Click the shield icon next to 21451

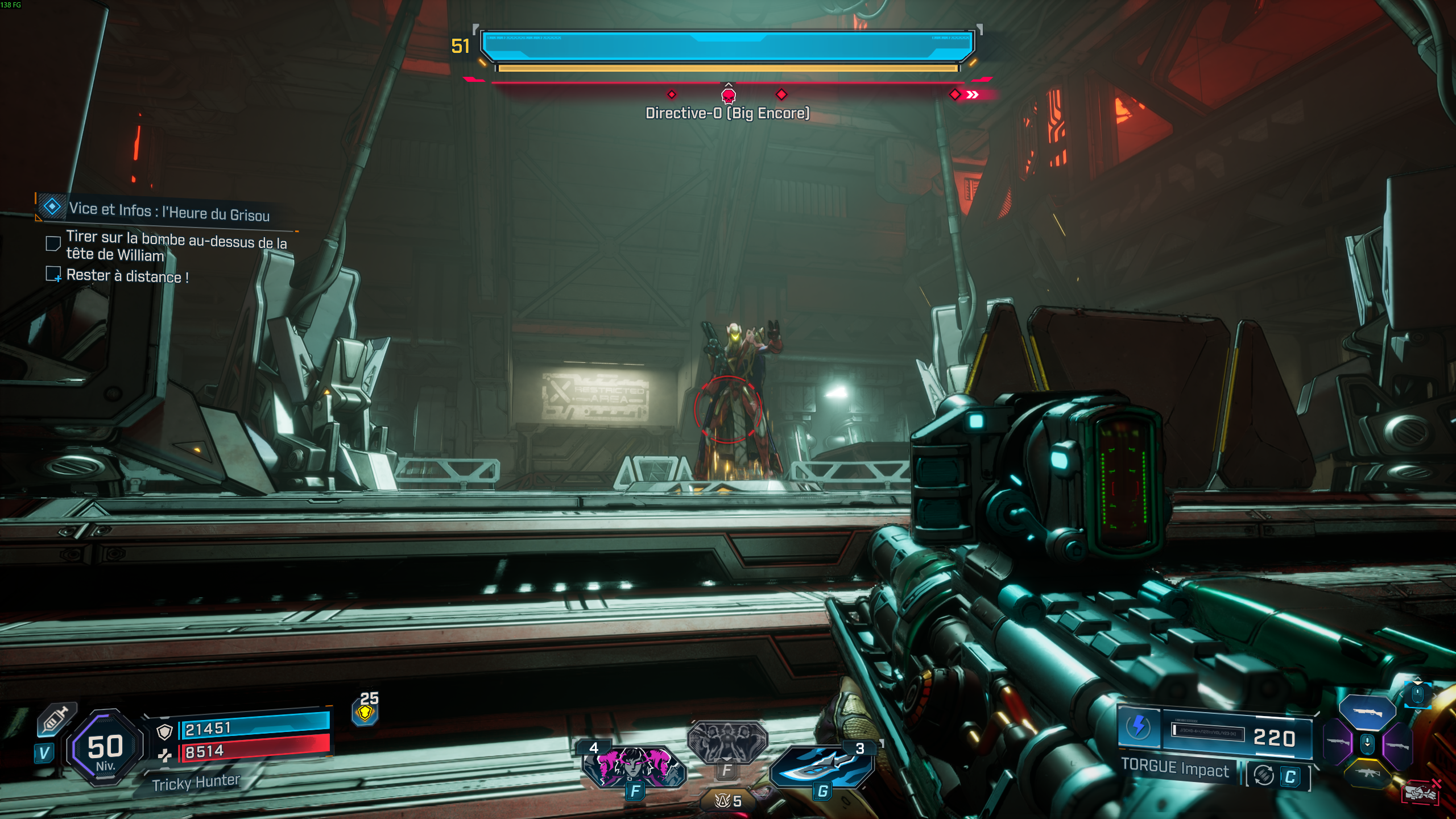[164, 731]
